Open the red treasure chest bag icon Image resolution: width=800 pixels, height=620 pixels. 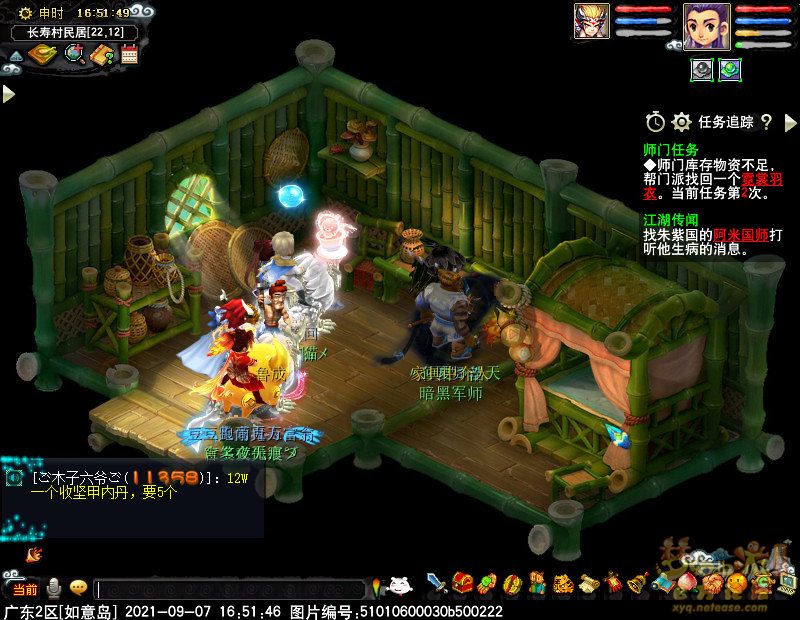(x=462, y=583)
